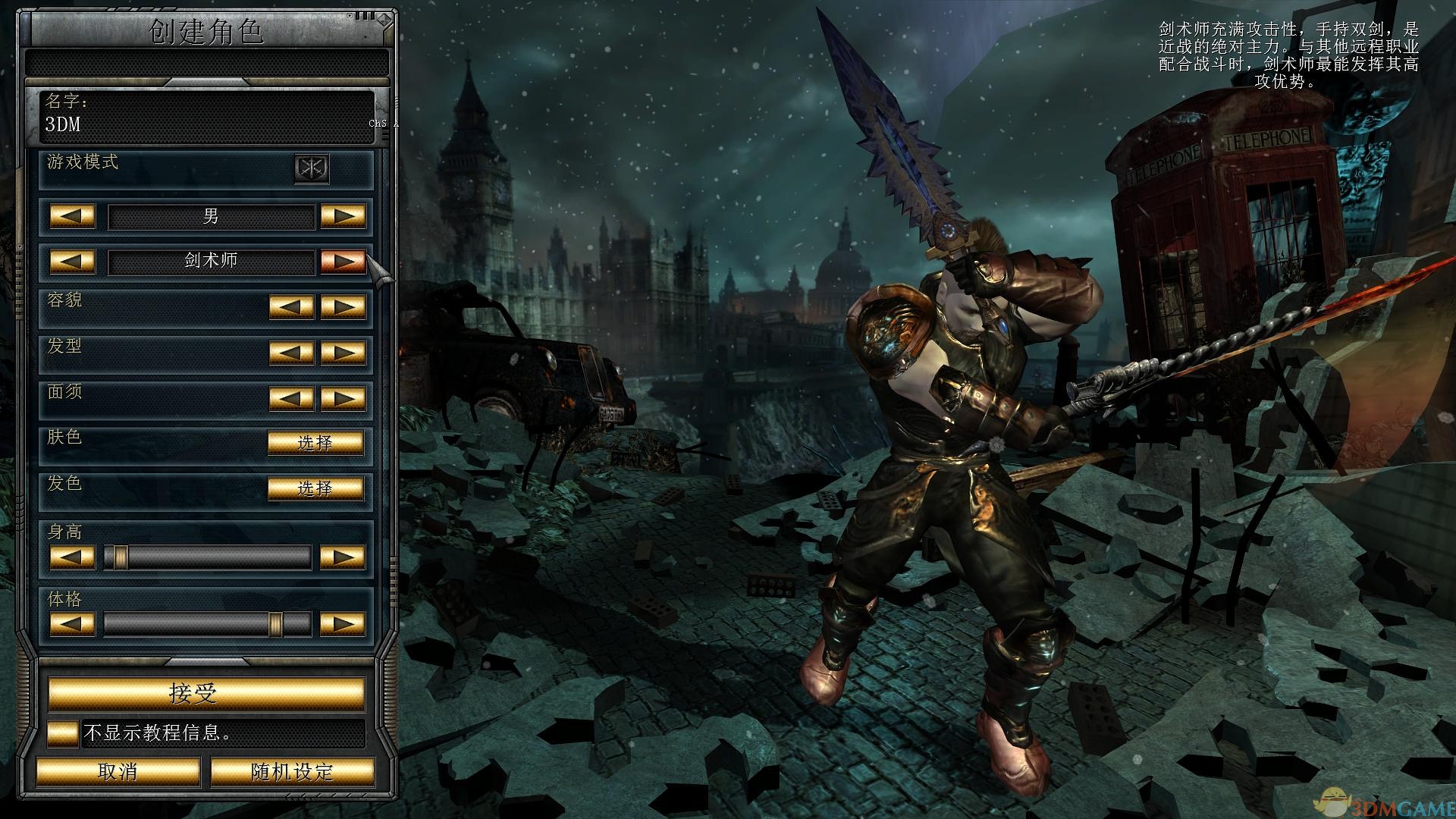Cycle 容貌 face to the previous option
This screenshot has width=1456, height=819.
click(x=291, y=306)
